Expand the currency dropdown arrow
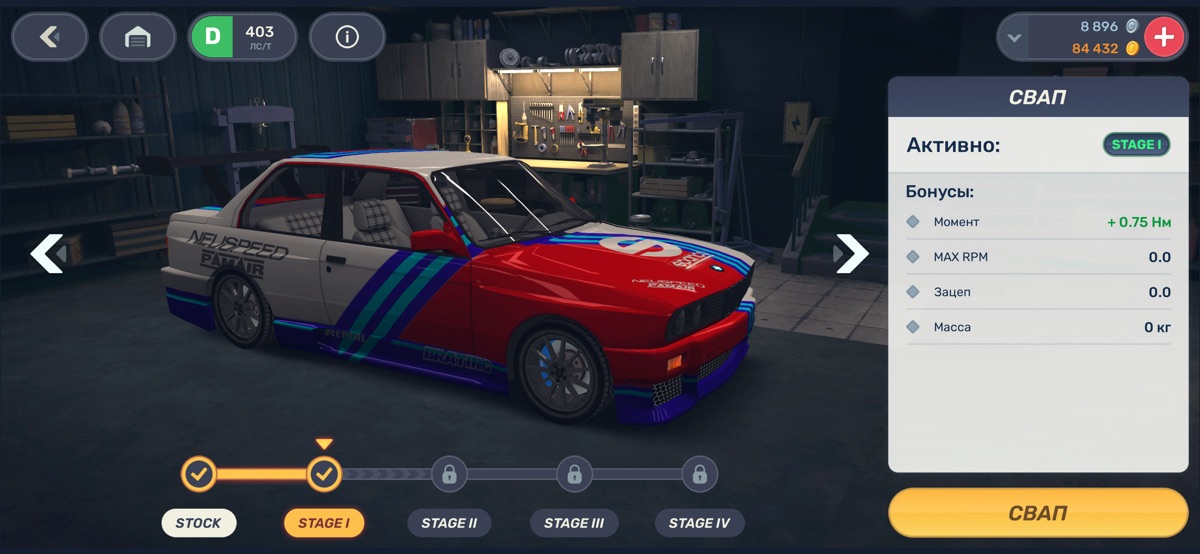 pos(1015,38)
